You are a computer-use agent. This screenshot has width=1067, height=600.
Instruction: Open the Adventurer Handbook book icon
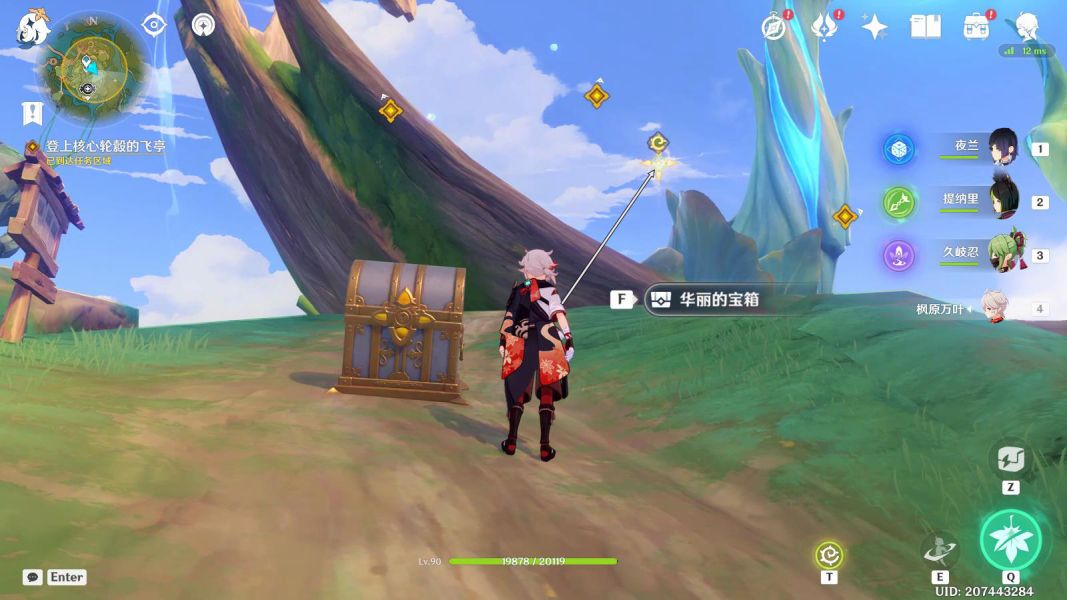[x=925, y=27]
